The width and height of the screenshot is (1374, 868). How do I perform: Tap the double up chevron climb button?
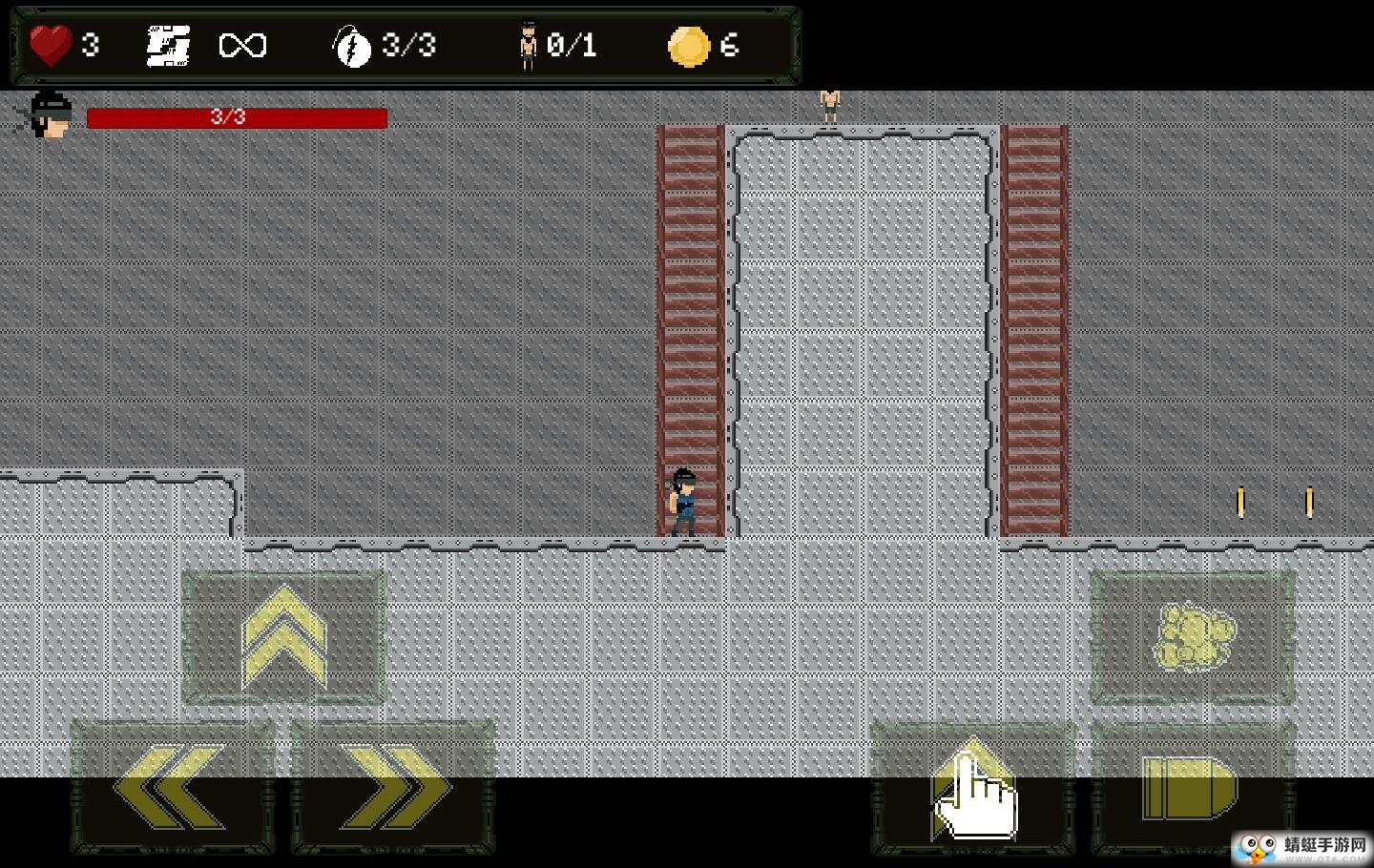[x=283, y=637]
